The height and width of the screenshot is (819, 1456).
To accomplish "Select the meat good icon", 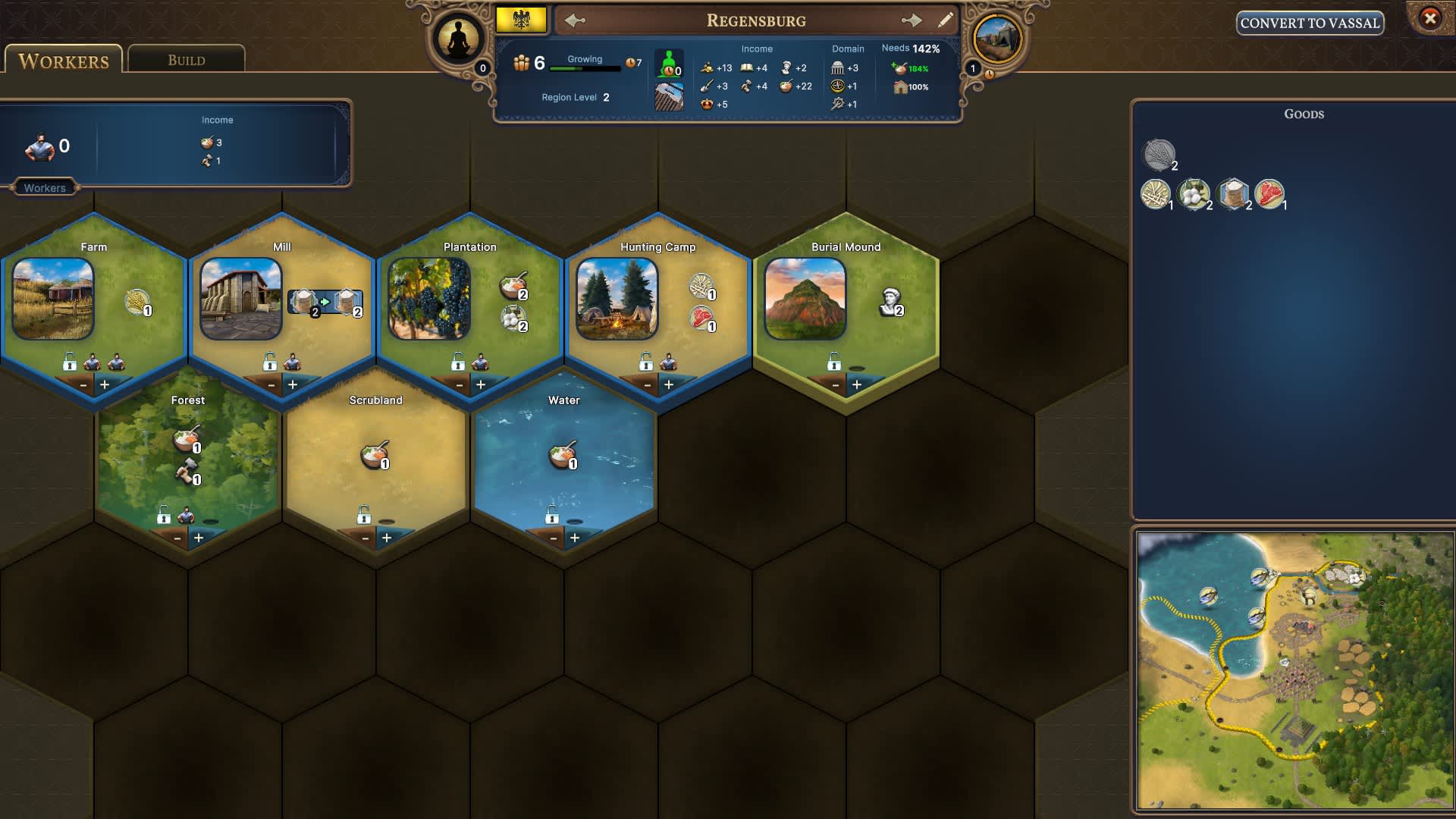I will (x=1269, y=194).
